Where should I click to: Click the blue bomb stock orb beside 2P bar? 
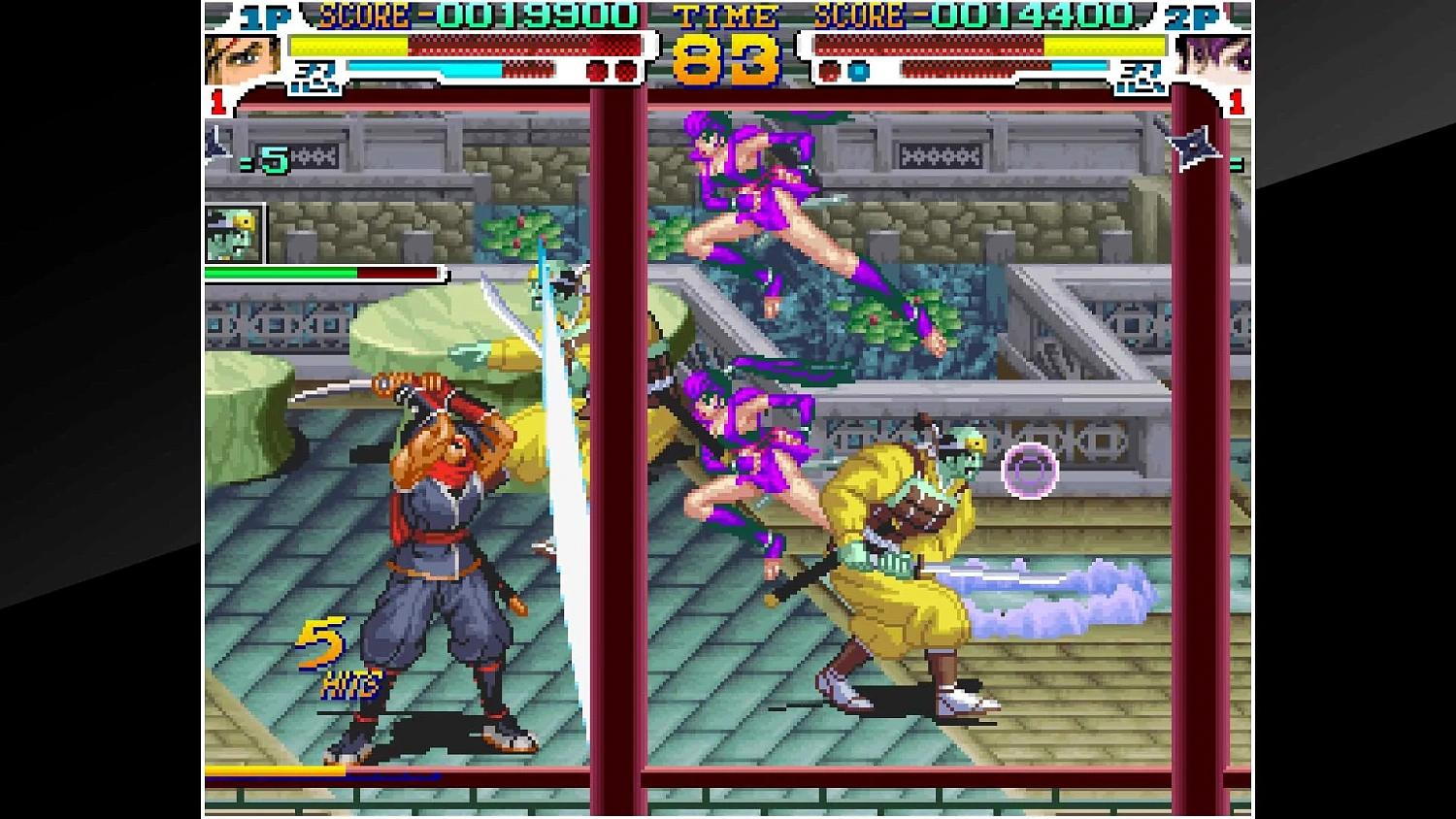click(856, 69)
